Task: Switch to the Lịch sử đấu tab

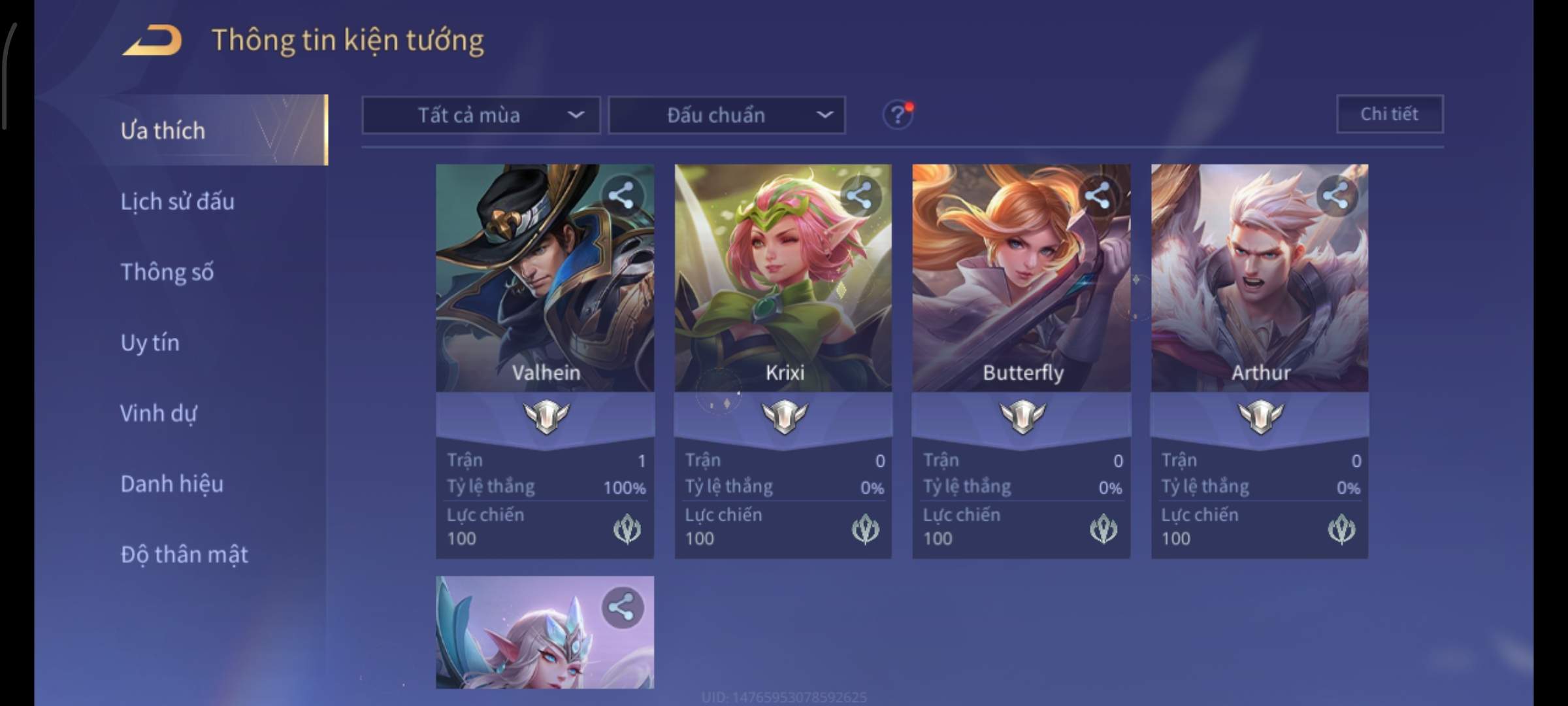Action: (177, 201)
